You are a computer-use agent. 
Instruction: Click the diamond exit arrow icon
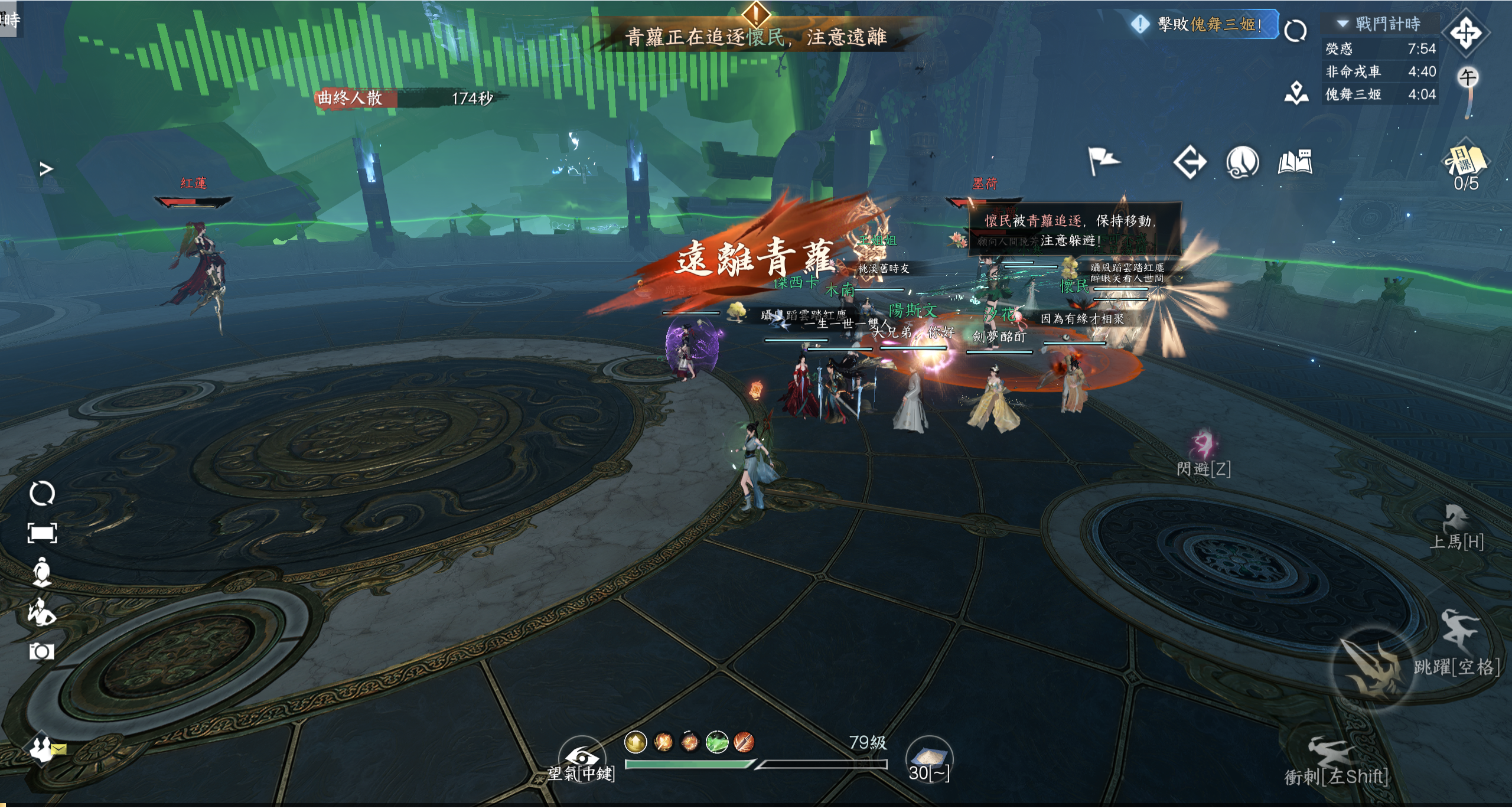click(x=1190, y=162)
